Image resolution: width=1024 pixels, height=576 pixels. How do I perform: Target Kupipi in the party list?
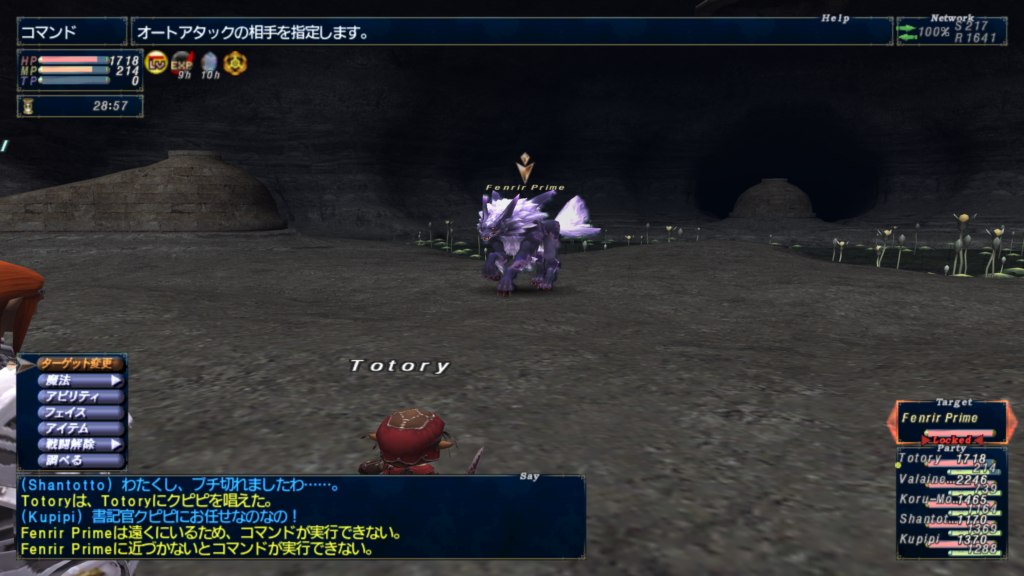click(951, 539)
